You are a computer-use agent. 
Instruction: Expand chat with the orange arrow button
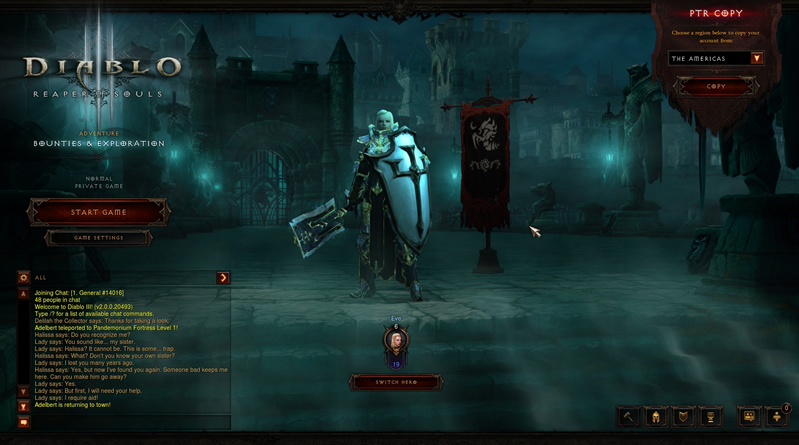[x=223, y=278]
